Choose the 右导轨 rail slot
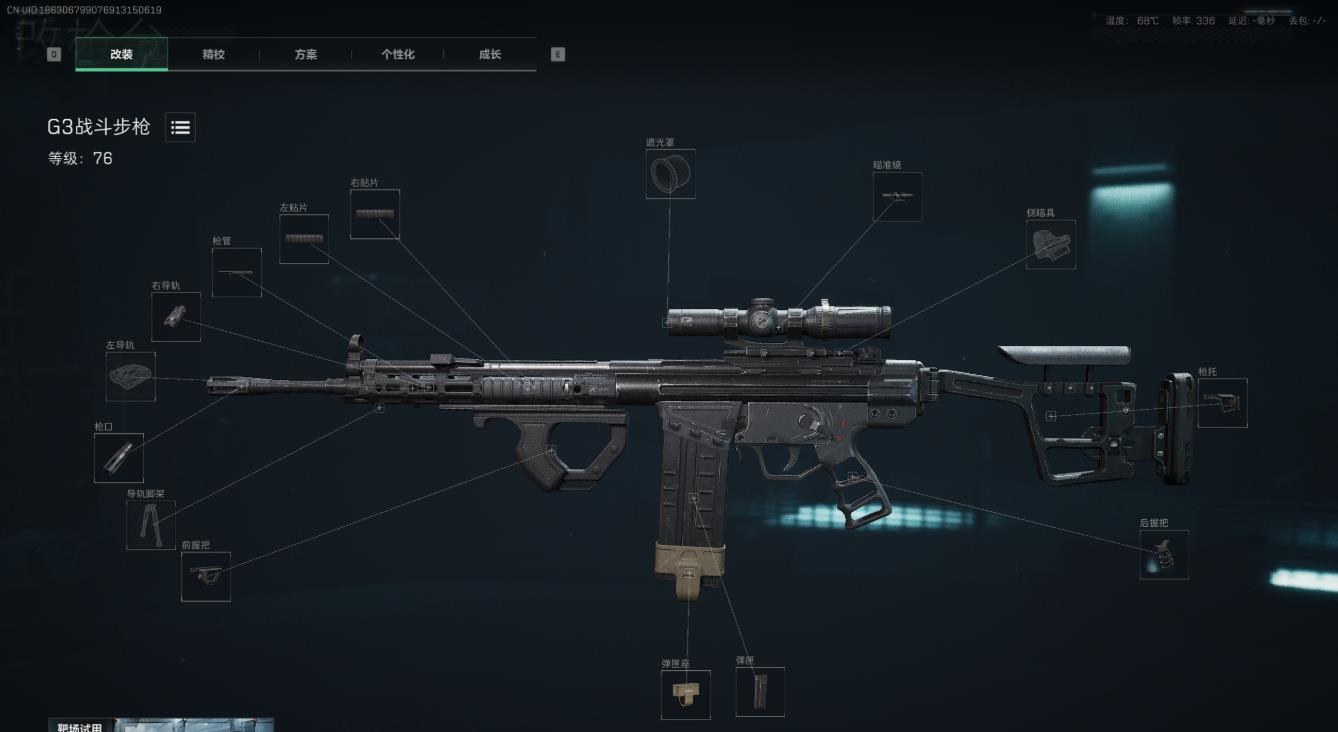Viewport: 1338px width, 732px height. pyautogui.click(x=176, y=317)
